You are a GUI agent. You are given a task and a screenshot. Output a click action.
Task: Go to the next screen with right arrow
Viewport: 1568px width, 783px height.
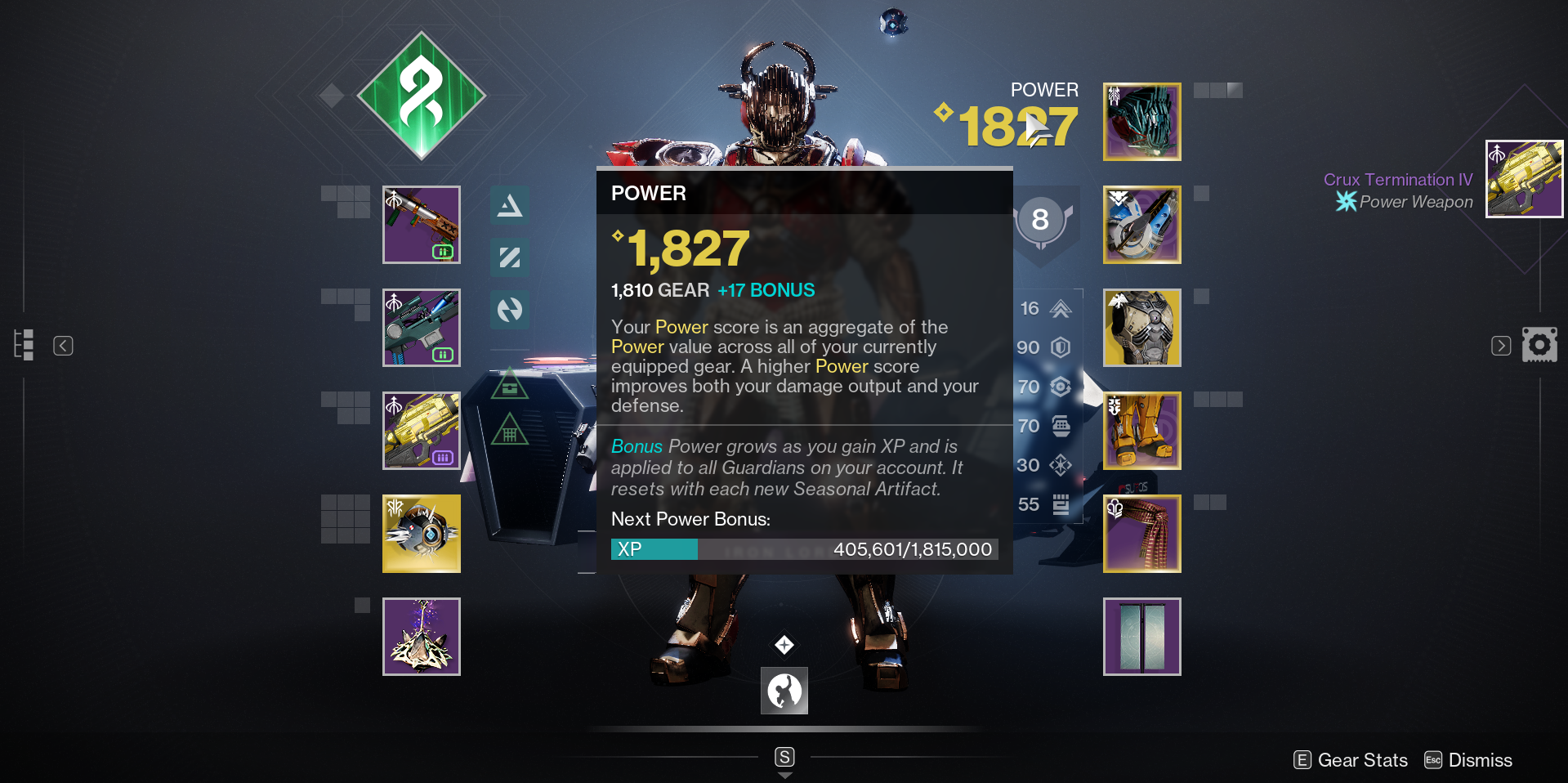tap(1501, 346)
